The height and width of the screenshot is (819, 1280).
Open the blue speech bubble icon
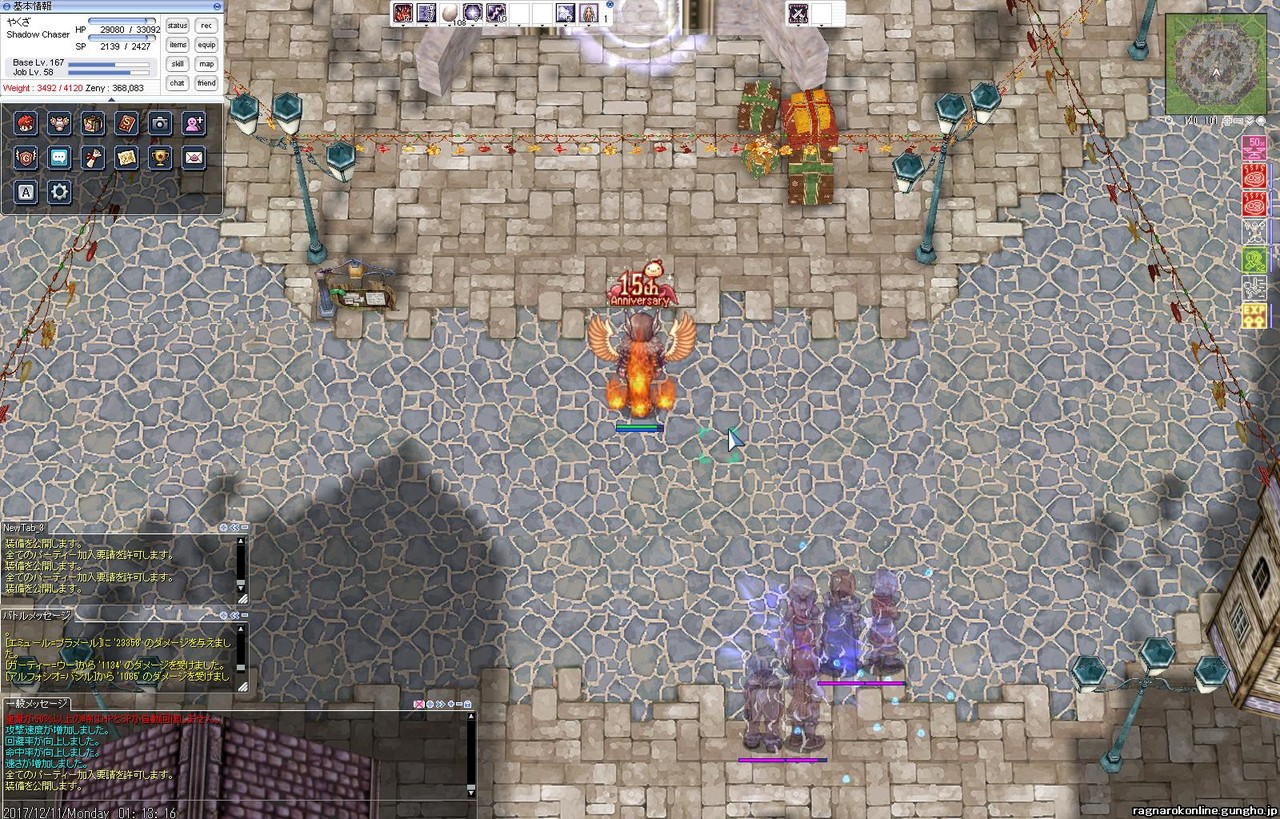click(x=59, y=157)
